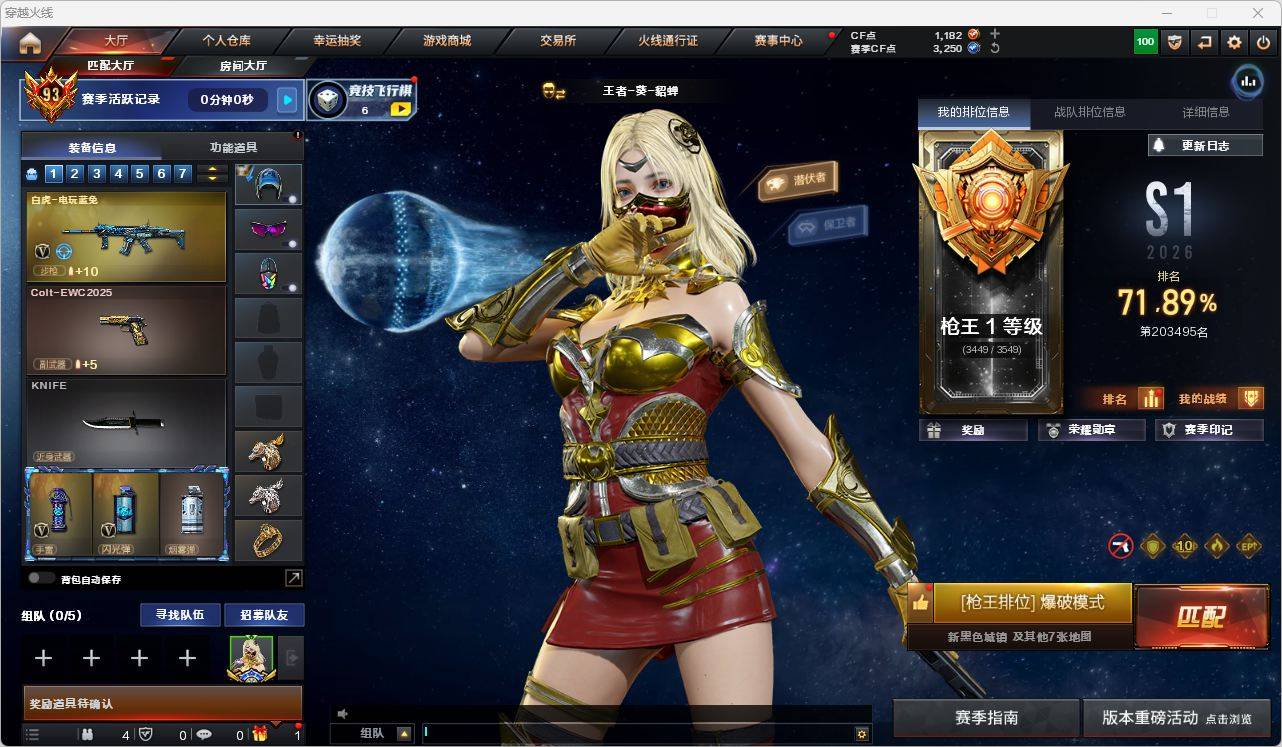
Task: Click 招募队友 recruit teammates button
Action: point(263,615)
